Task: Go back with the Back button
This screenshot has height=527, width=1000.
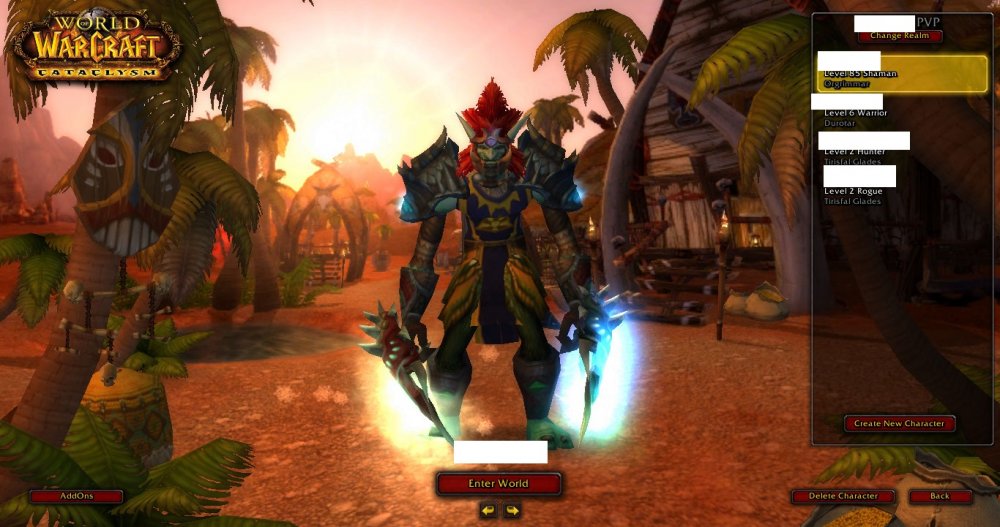Action: (x=940, y=496)
